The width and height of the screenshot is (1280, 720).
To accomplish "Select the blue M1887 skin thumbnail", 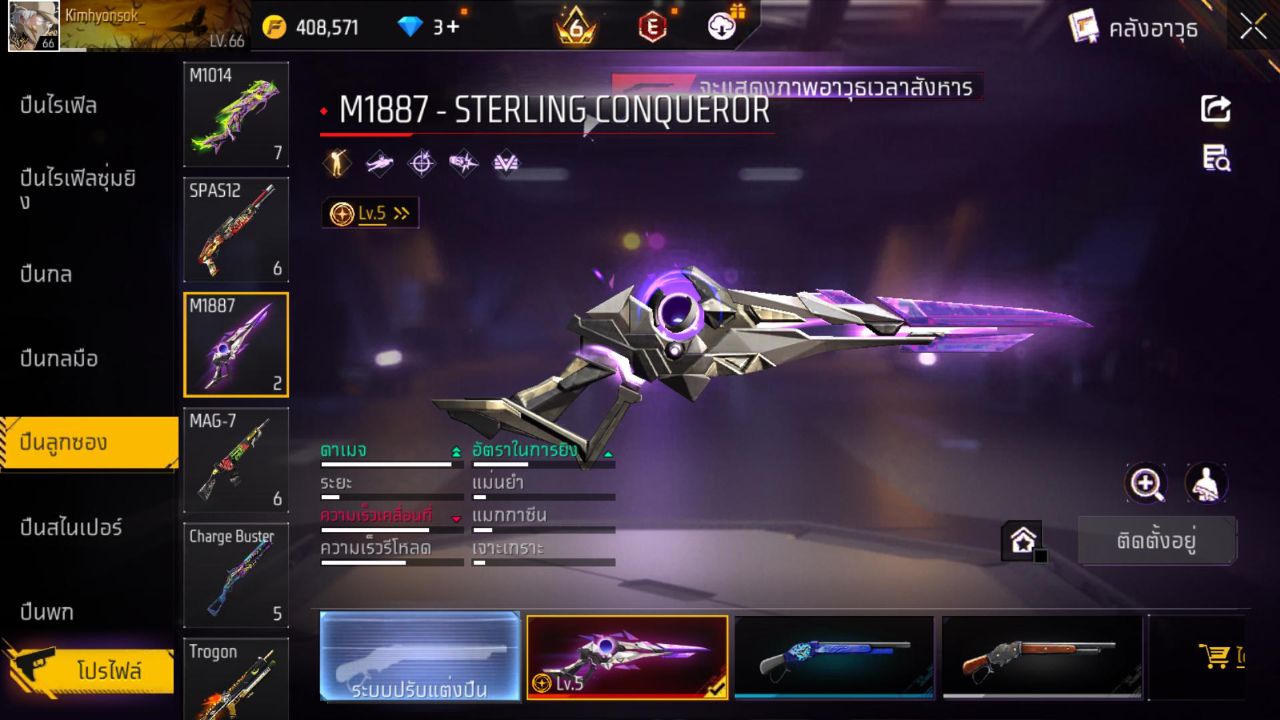I will coord(833,656).
